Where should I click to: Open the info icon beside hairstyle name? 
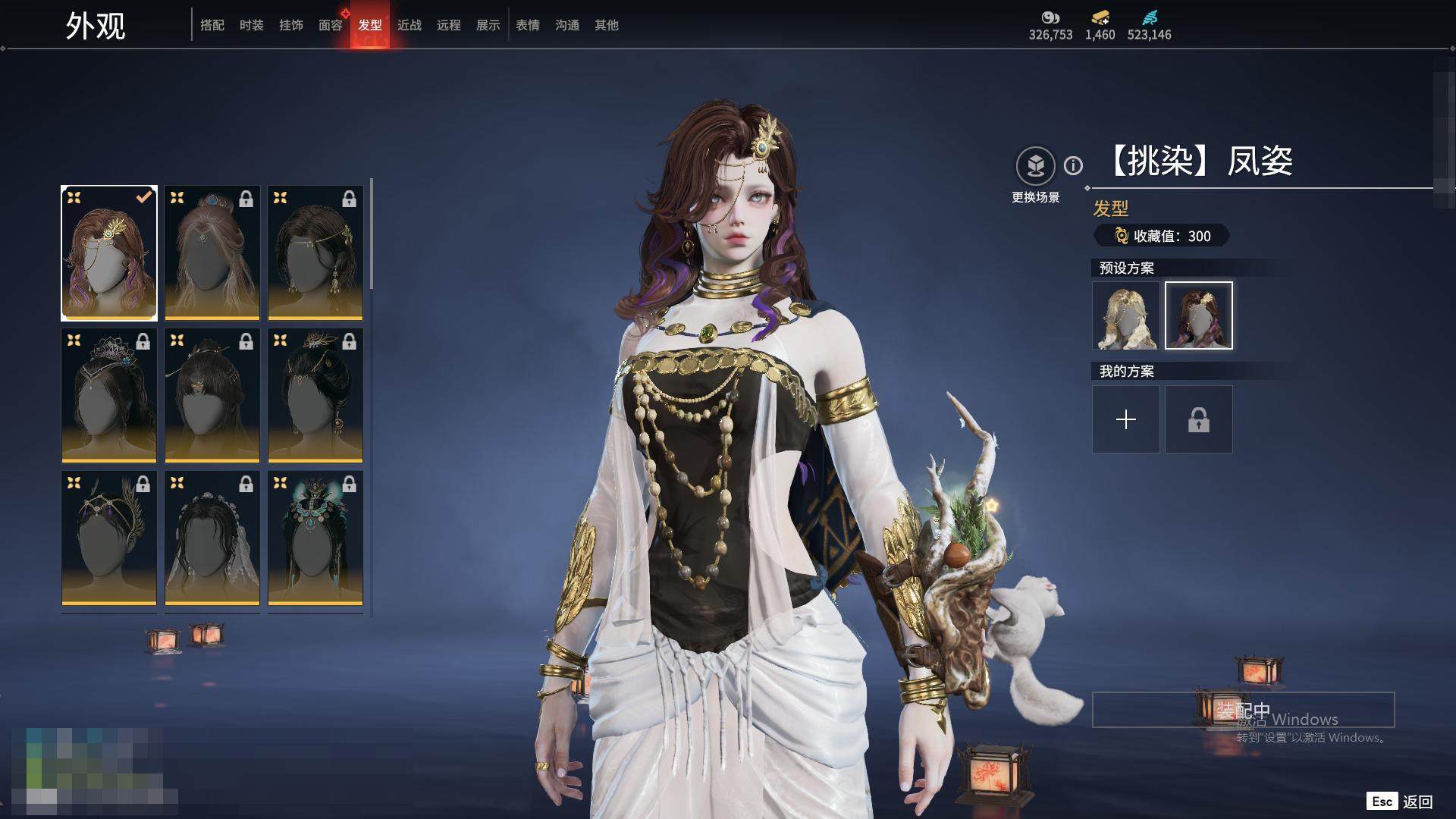1073,165
